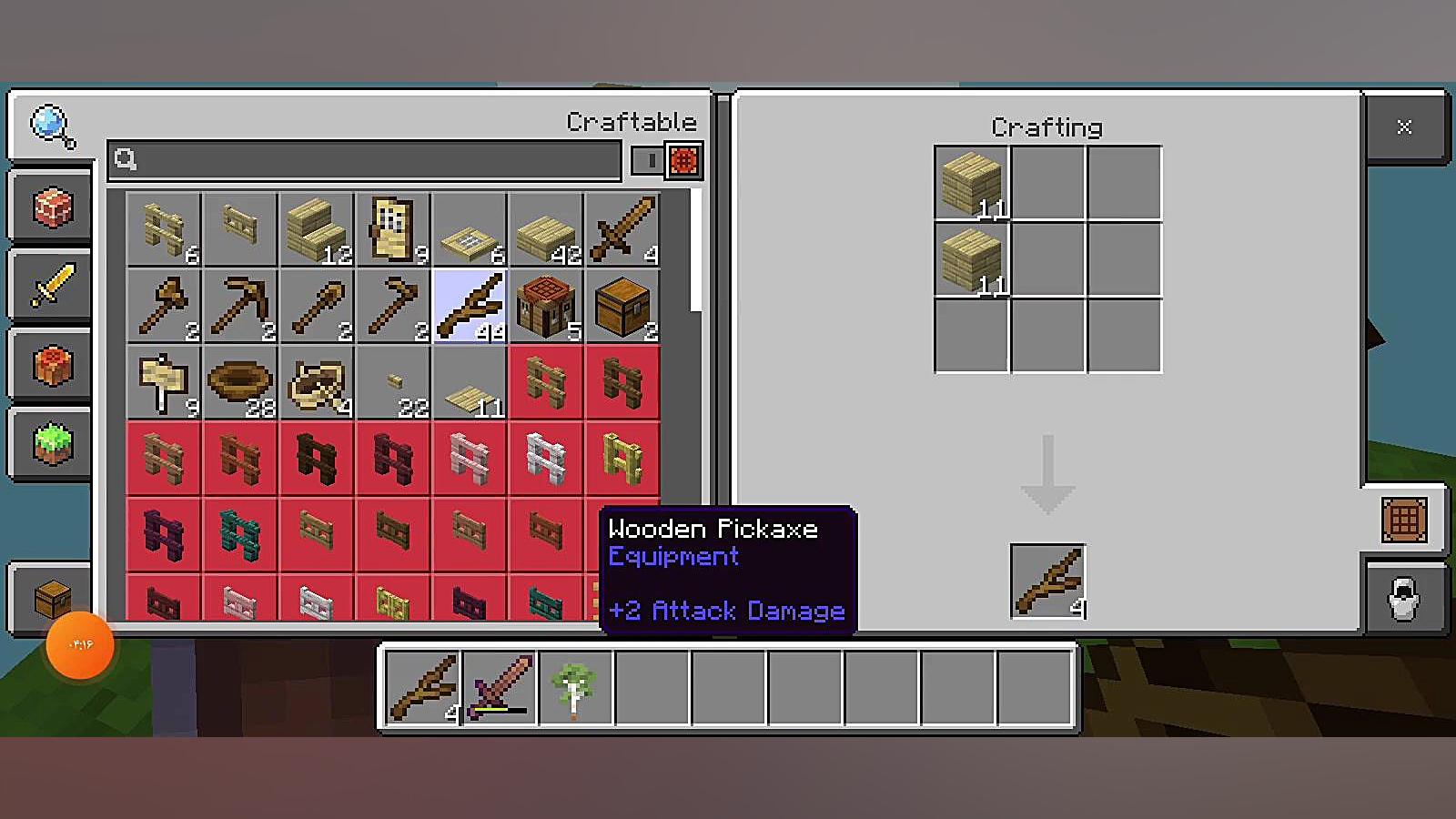
Task: Select the wooden sword recipe
Action: [x=622, y=229]
